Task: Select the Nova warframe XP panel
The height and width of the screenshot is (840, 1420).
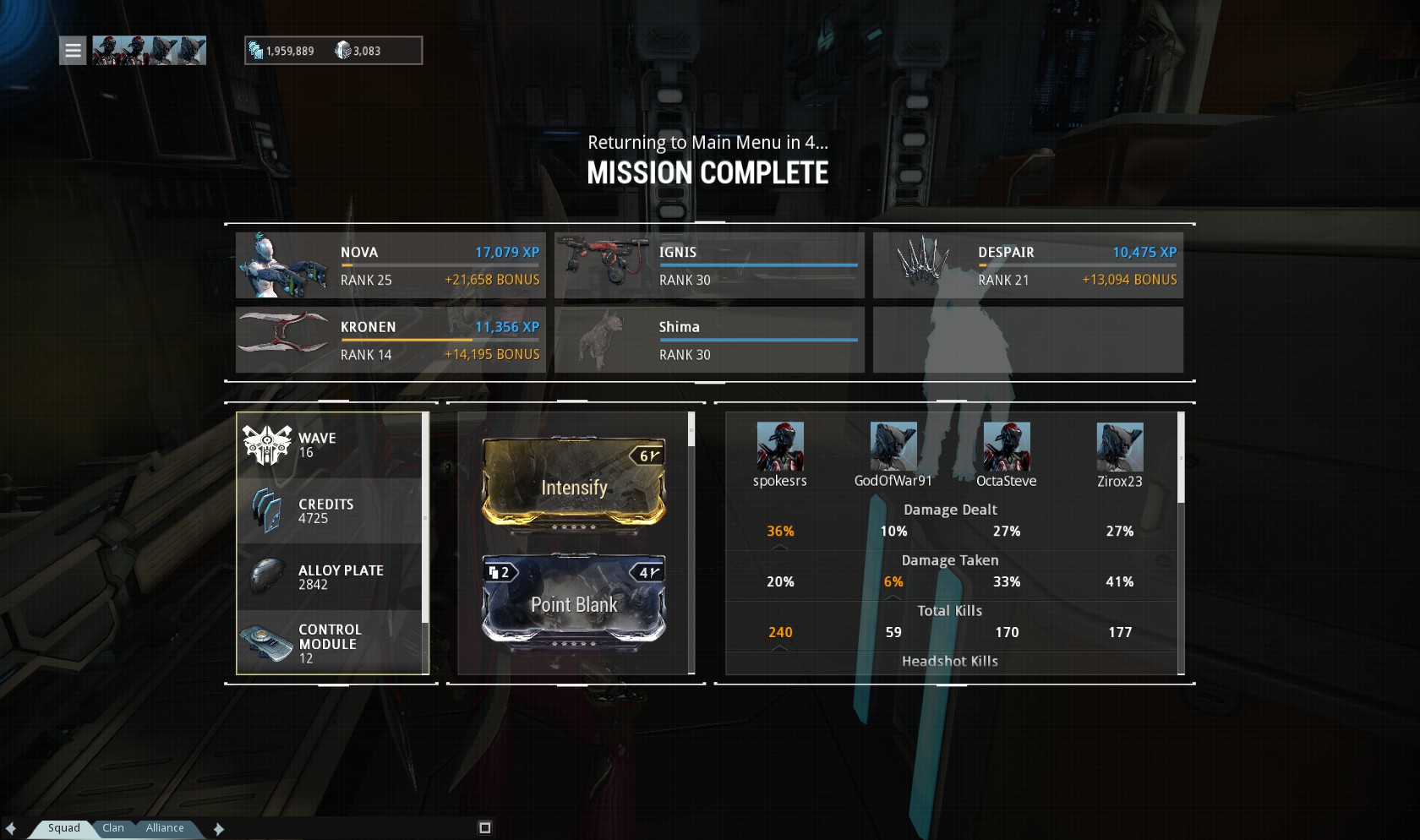Action: 390,265
